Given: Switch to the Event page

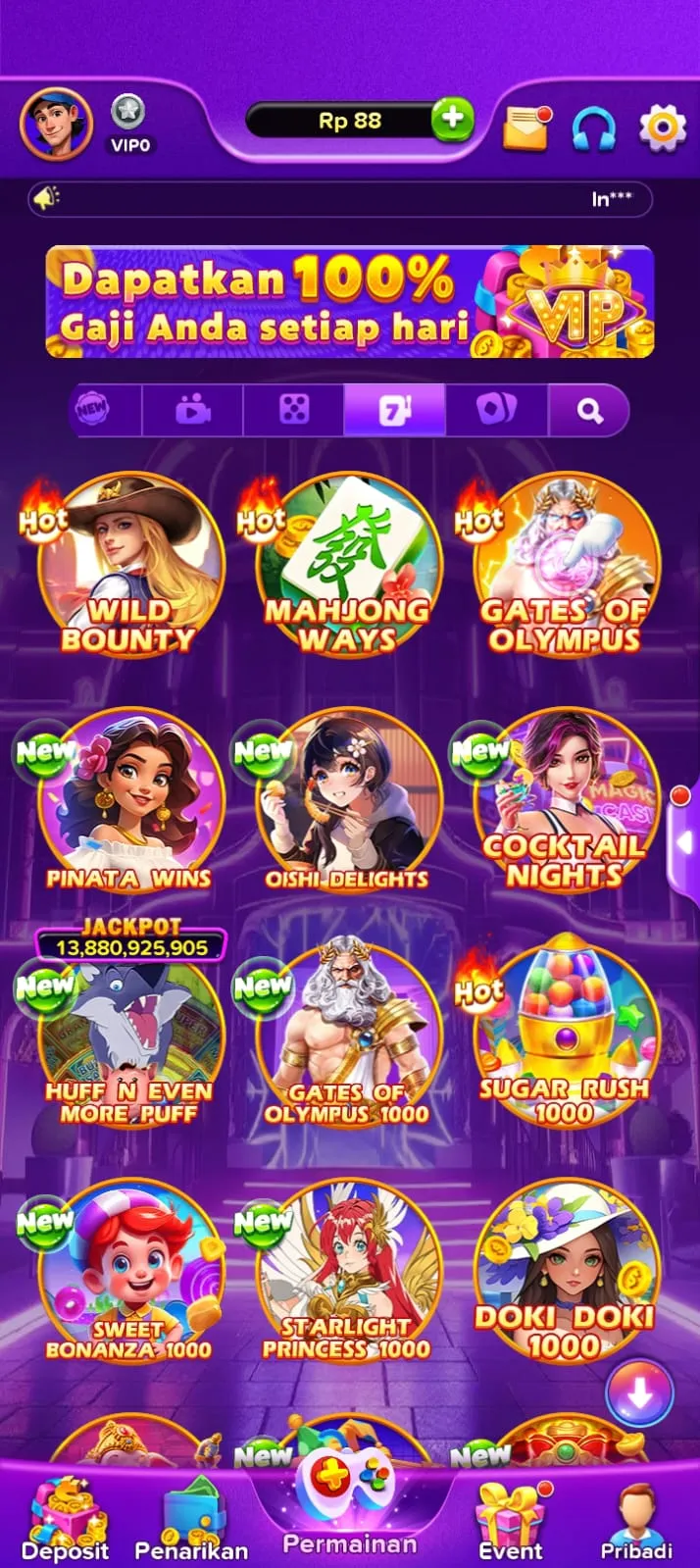Looking at the screenshot, I should 510,1518.
